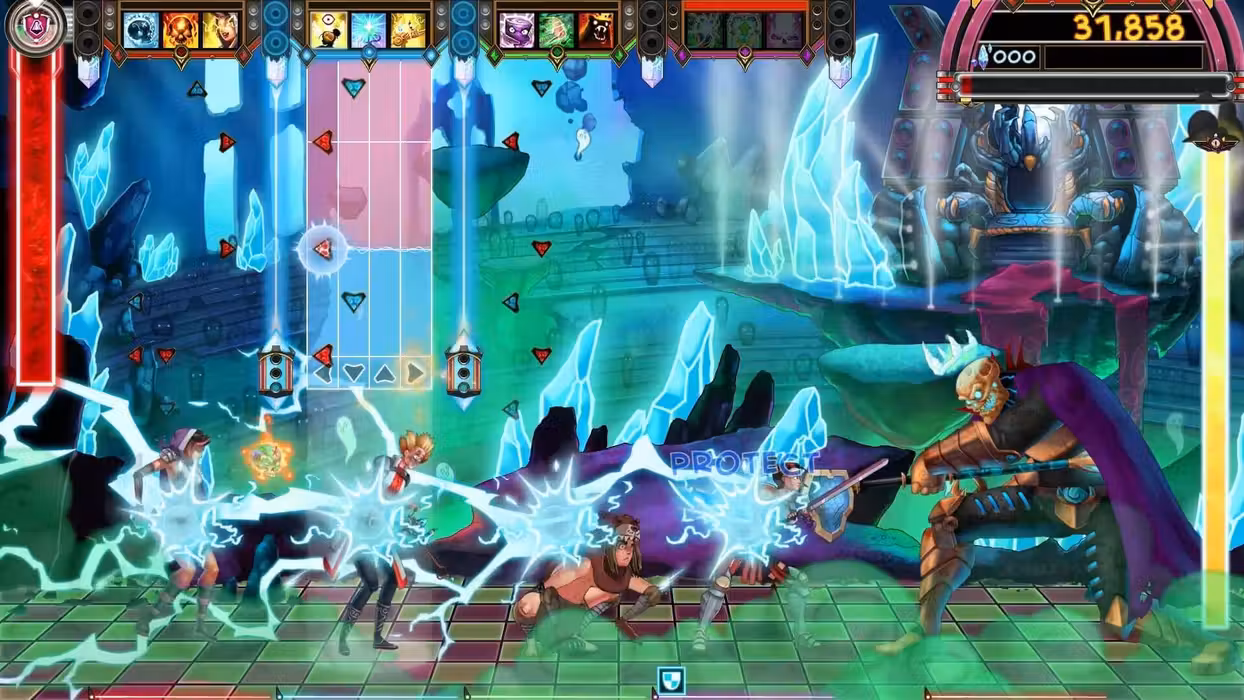Screen dimensions: 1244x700
Task: Trigger the purple barrel face ability
Action: tap(516, 30)
